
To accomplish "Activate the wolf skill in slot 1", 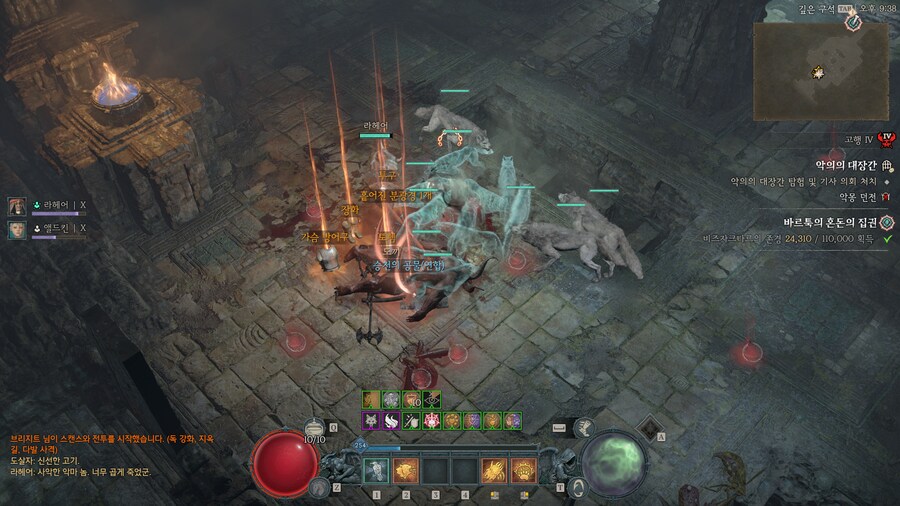I will (x=376, y=470).
